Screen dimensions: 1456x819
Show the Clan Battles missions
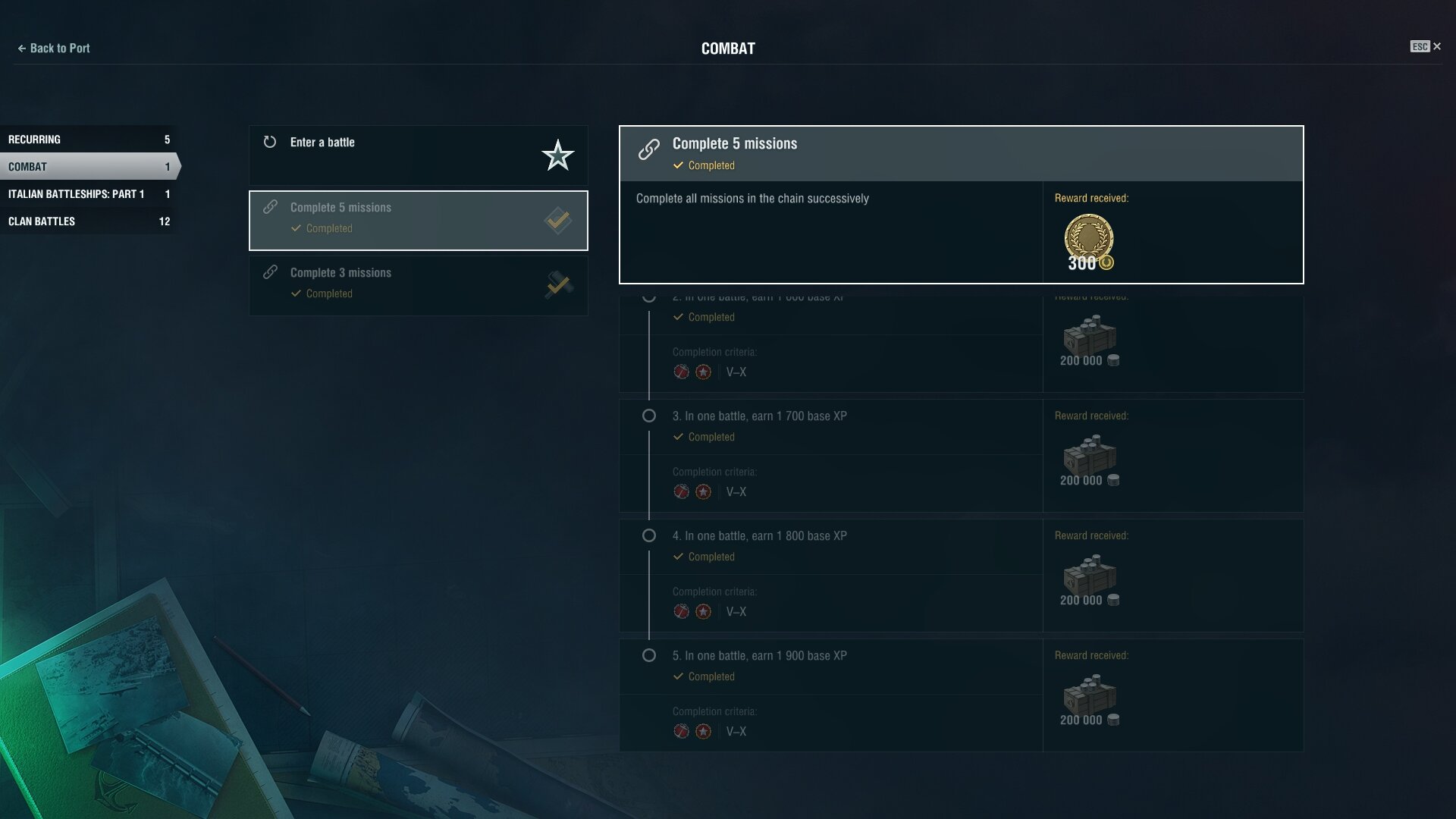89,221
